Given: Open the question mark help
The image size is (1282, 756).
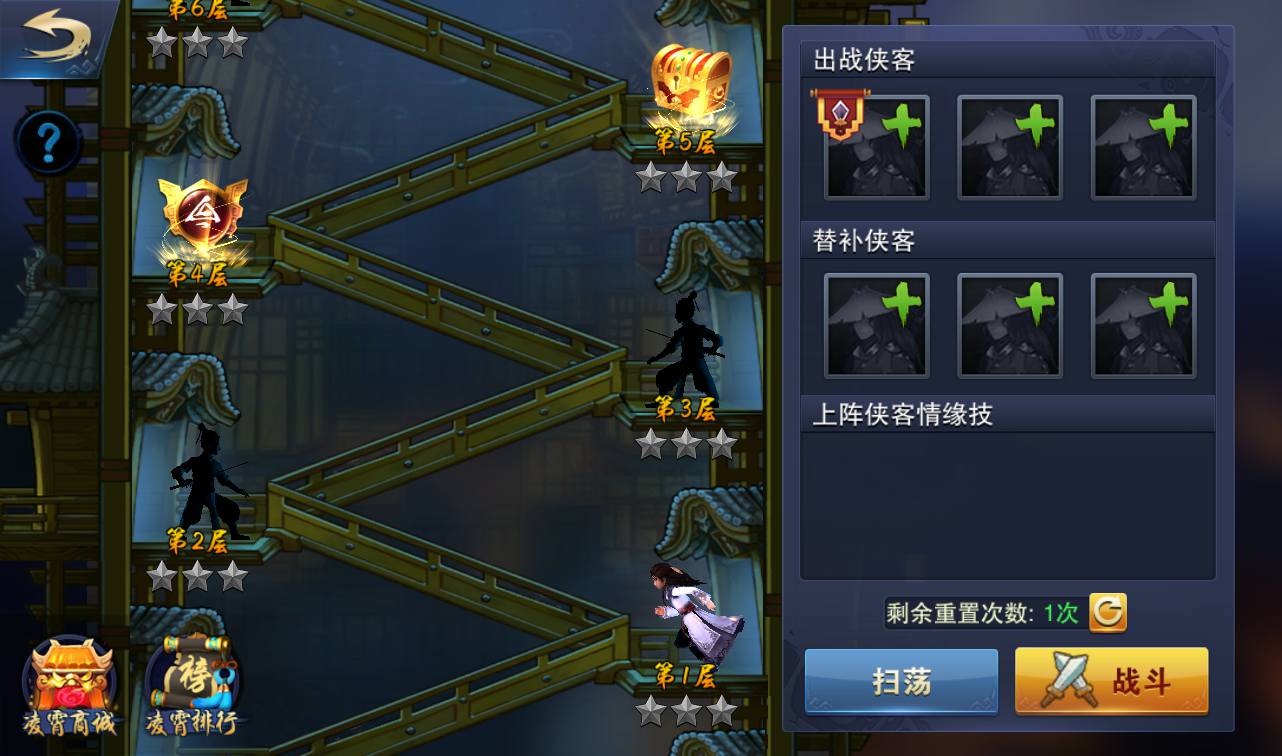Looking at the screenshot, I should click(47, 143).
